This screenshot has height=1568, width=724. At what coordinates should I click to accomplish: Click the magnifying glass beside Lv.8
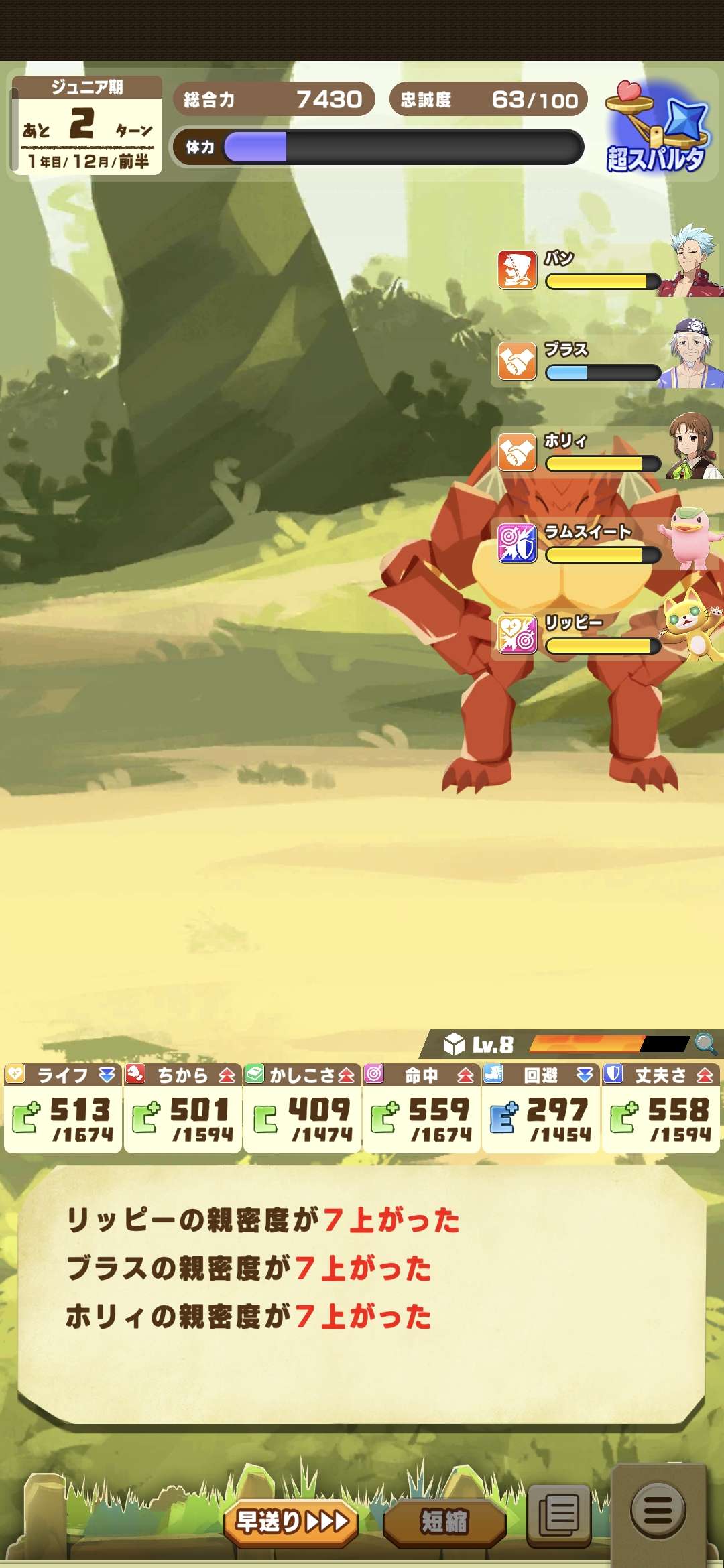coord(705,1043)
